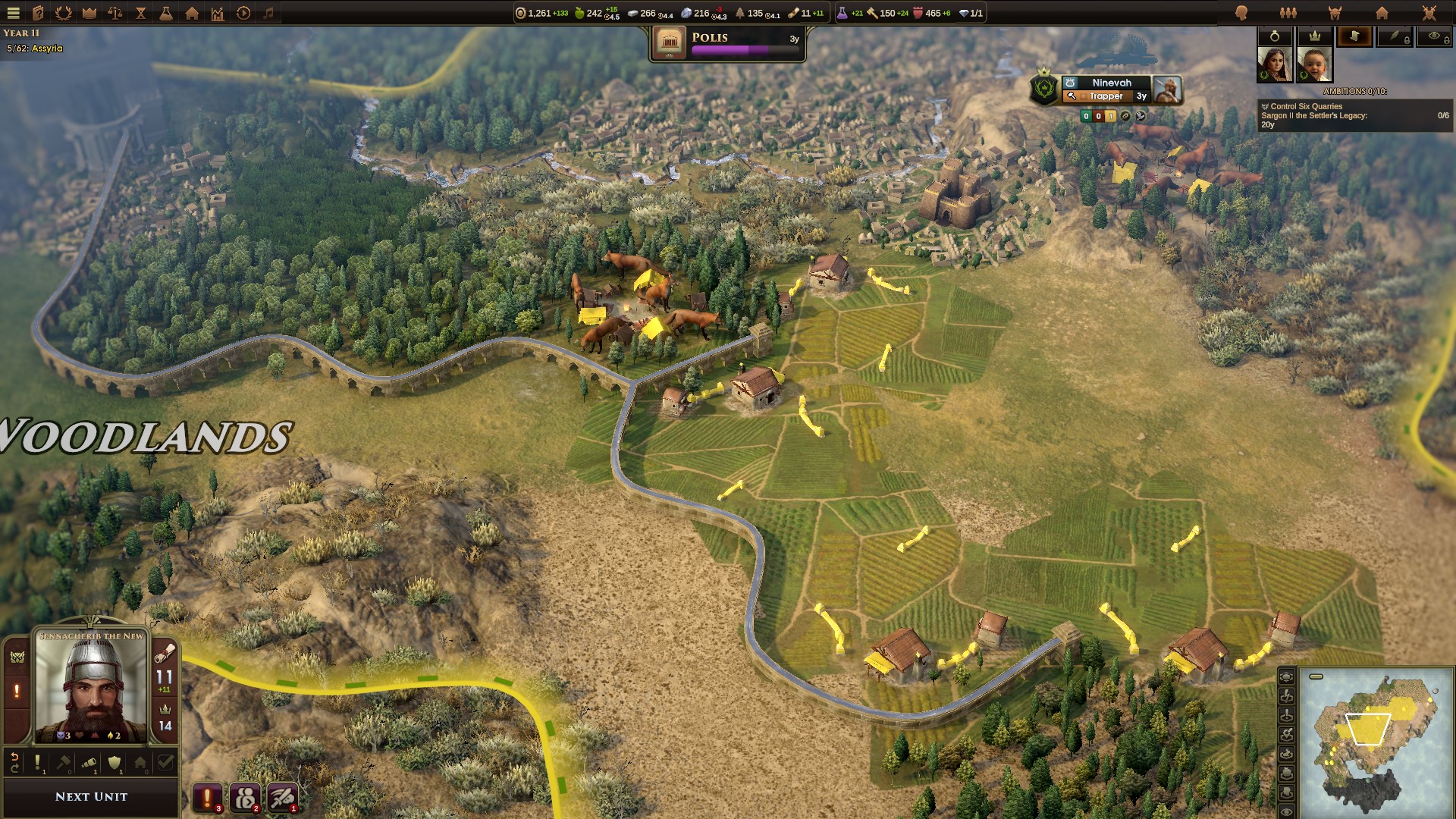This screenshot has height=819, width=1456.
Task: Switch to the crown succession tab
Action: (1314, 36)
